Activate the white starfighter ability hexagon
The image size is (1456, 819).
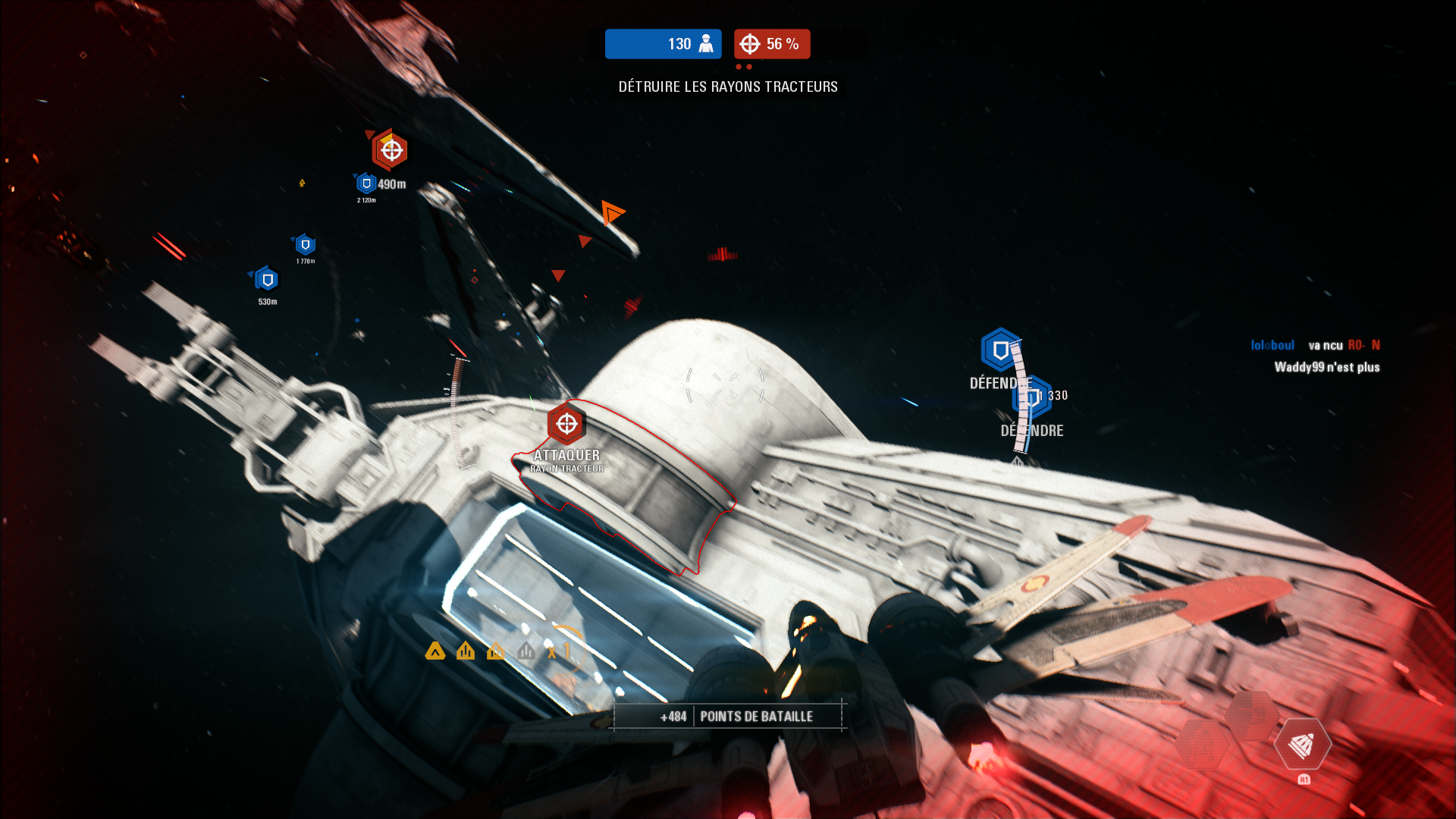pyautogui.click(x=1302, y=745)
